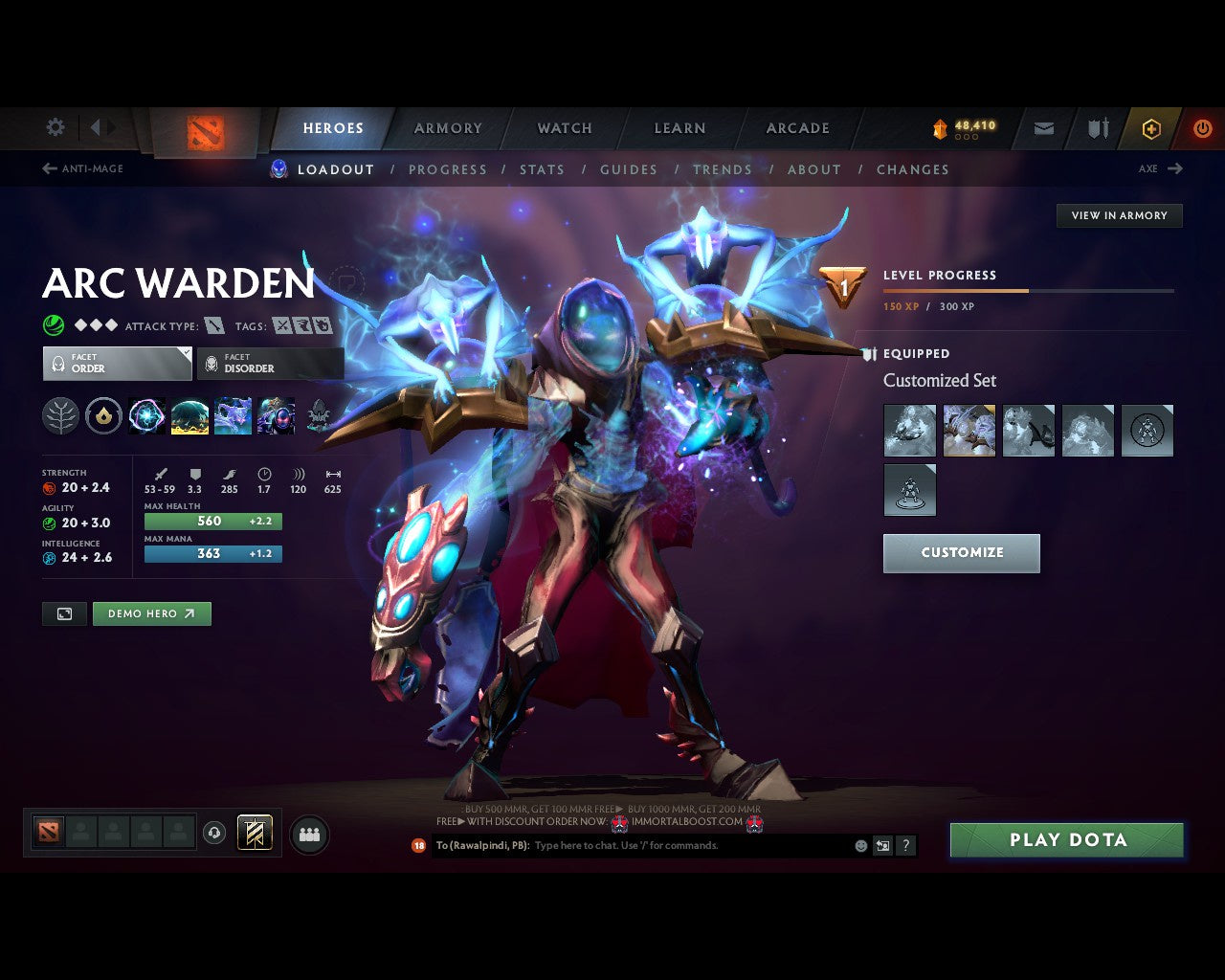1225x980 pixels.
Task: Click the gold Dota Plus hexagon icon
Action: pyautogui.click(x=1151, y=128)
